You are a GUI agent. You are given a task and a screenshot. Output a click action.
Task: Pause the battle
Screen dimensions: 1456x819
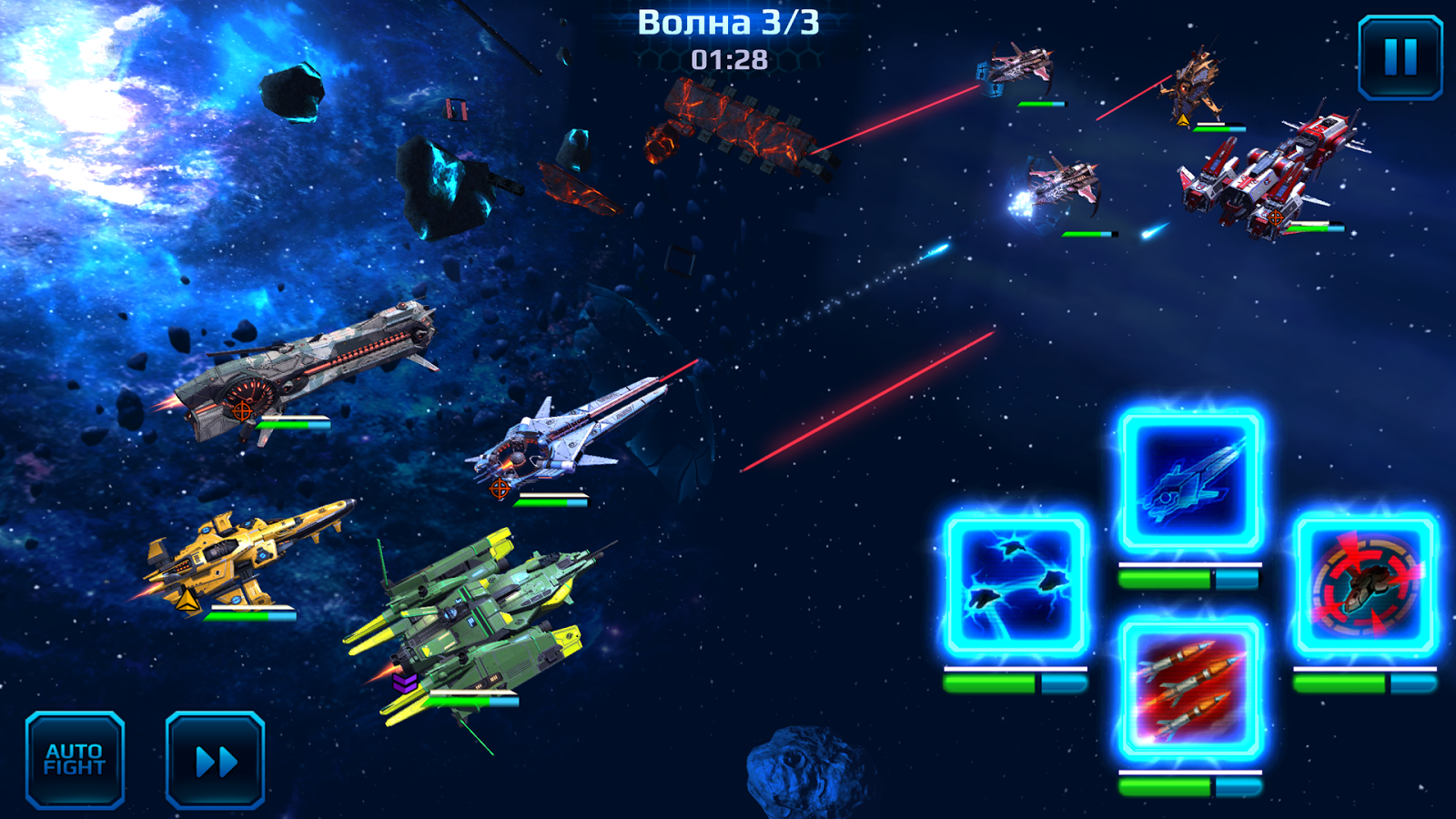pos(1400,56)
